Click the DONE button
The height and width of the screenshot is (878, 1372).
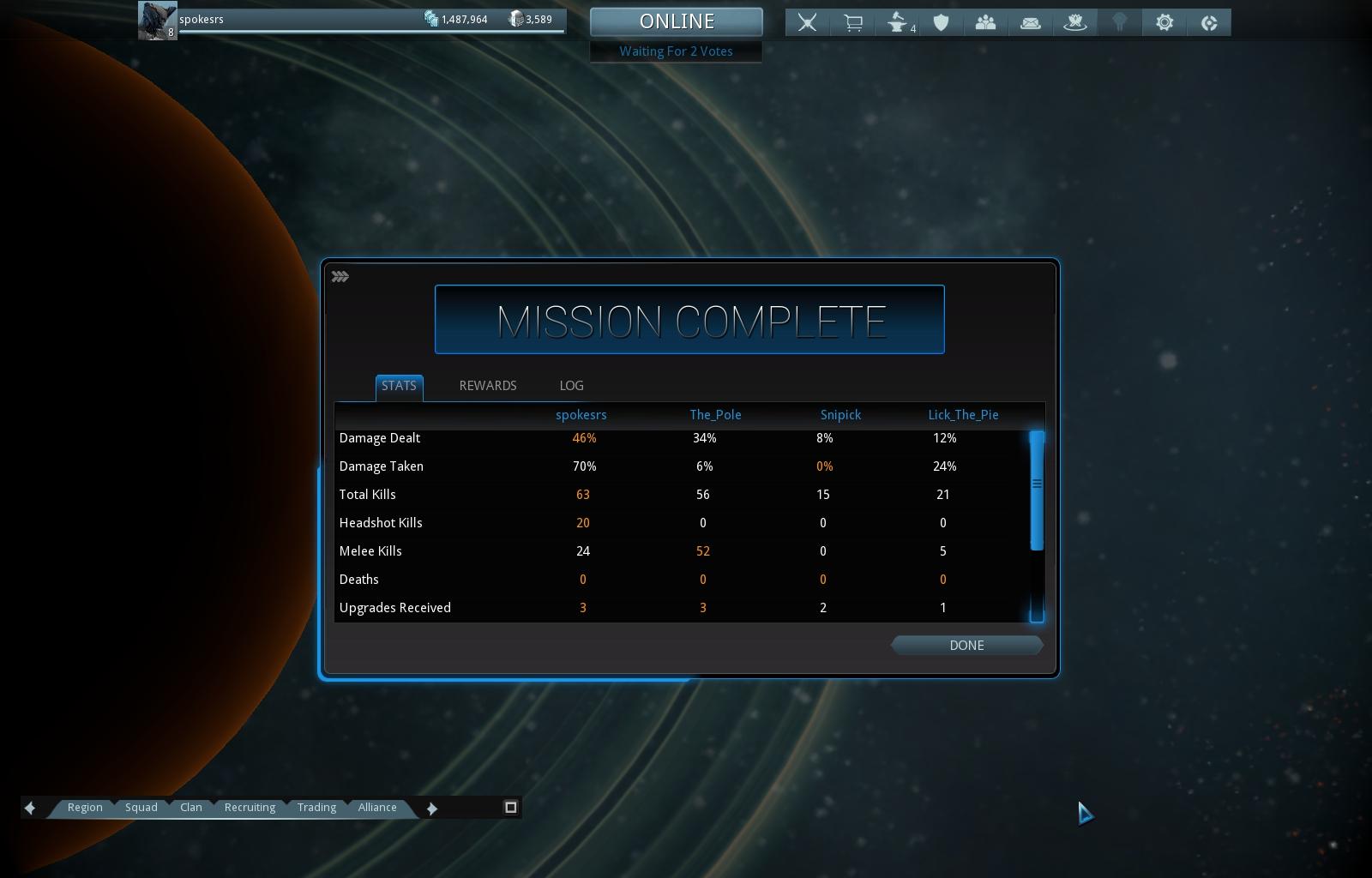coord(966,646)
